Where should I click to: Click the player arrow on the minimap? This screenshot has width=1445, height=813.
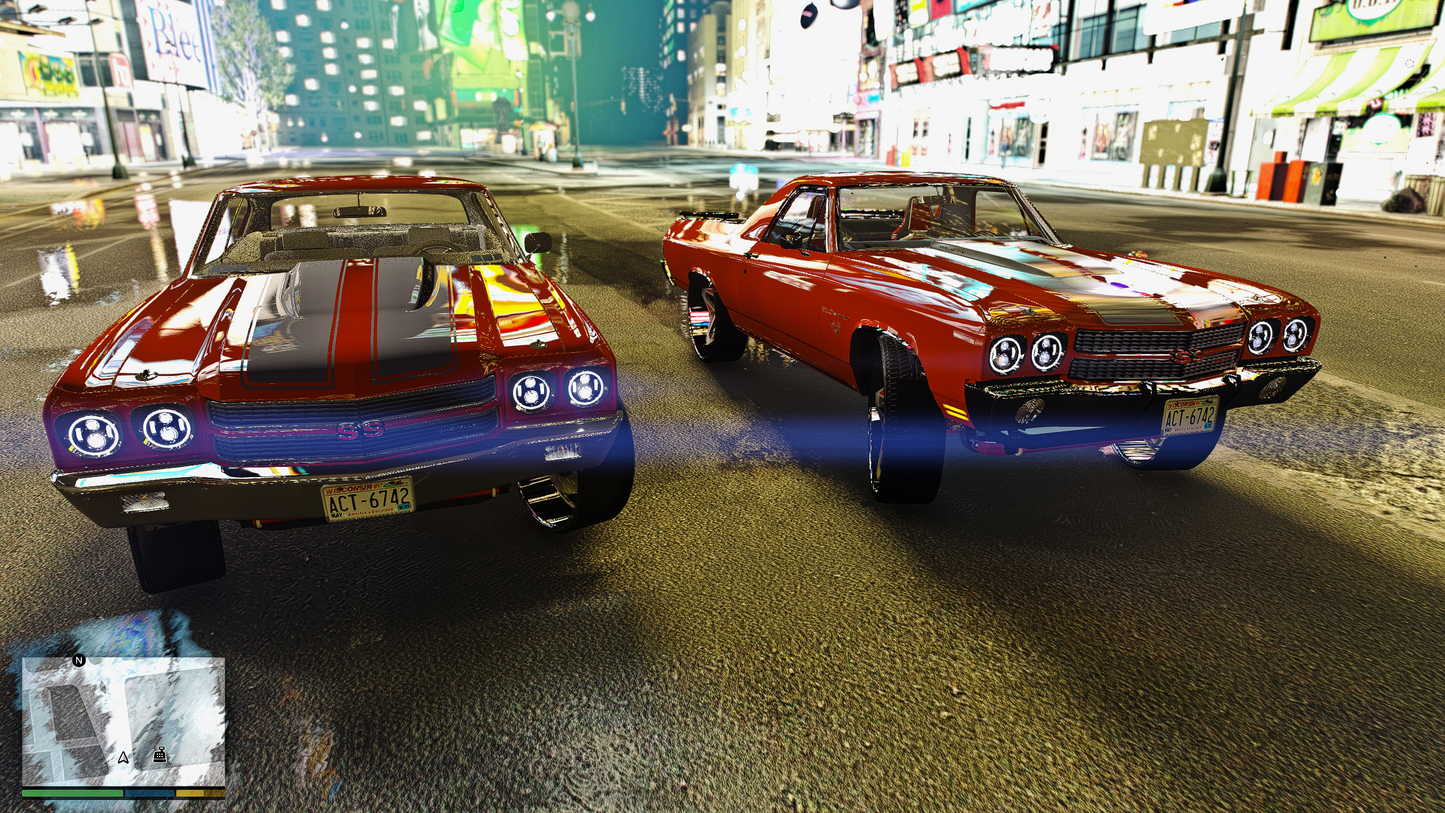point(123,757)
